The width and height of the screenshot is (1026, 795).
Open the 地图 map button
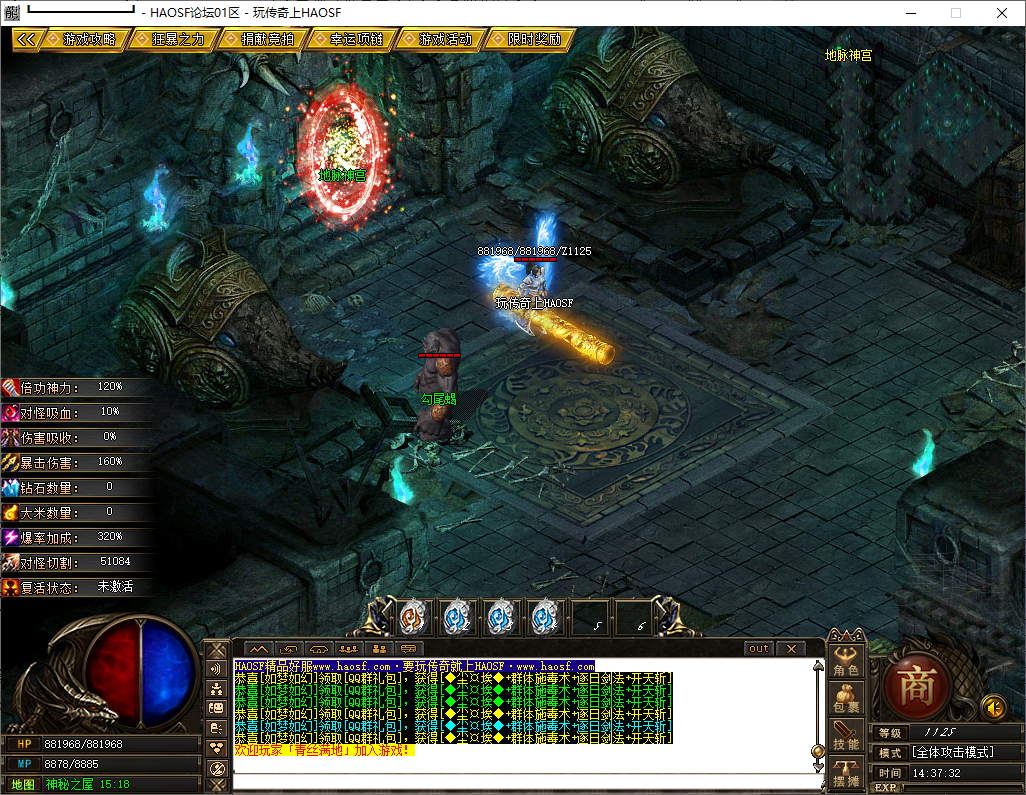[22, 784]
